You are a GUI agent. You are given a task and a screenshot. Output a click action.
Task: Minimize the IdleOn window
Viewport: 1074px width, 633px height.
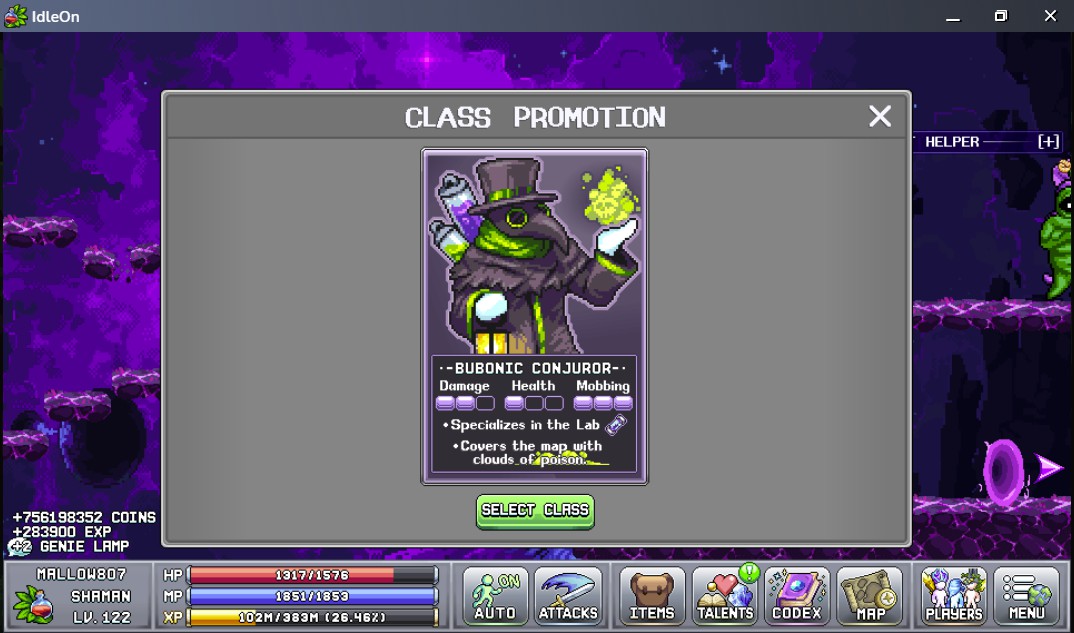pyautogui.click(x=952, y=16)
